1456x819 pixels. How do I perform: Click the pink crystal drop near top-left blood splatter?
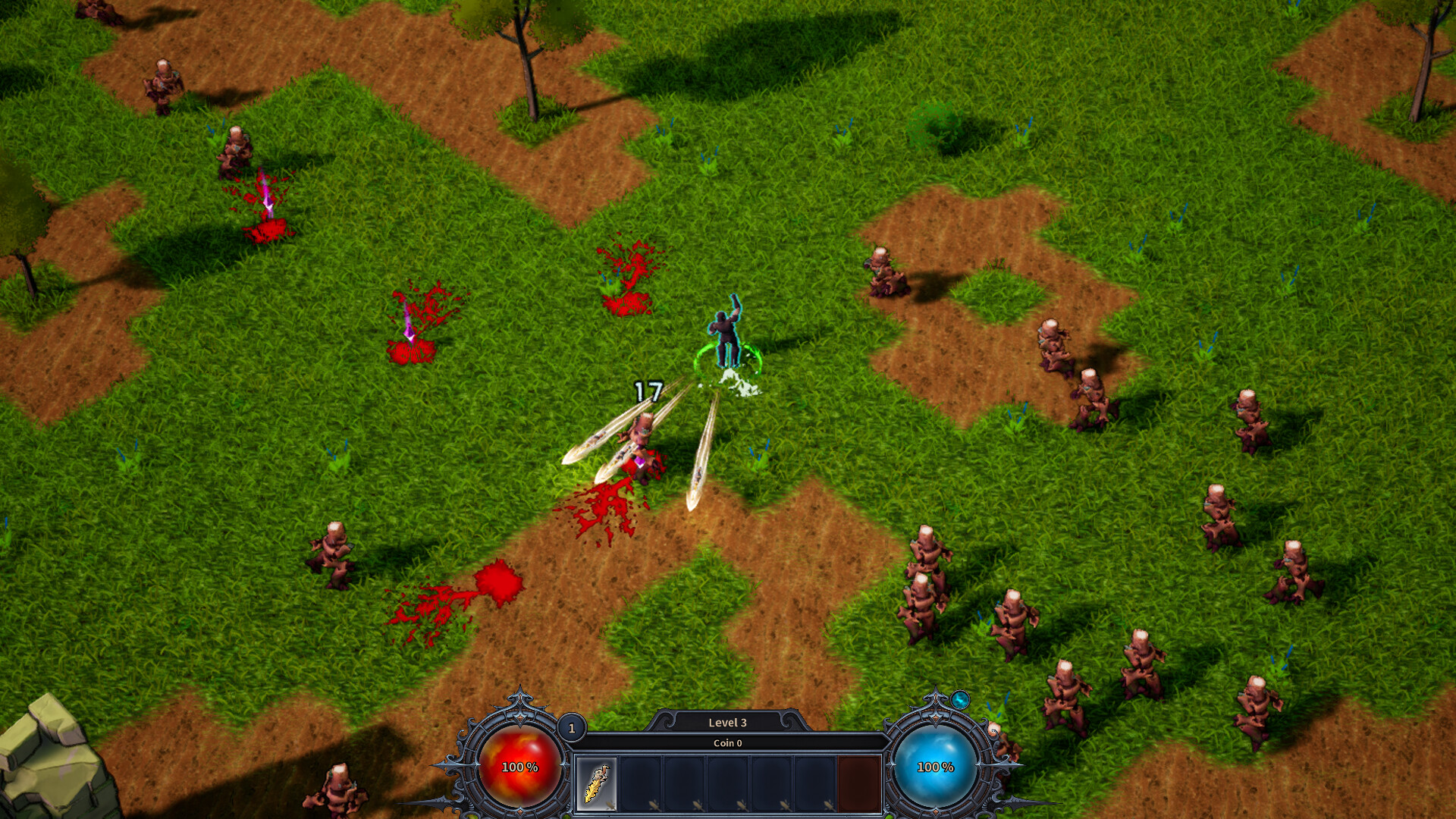[266, 205]
